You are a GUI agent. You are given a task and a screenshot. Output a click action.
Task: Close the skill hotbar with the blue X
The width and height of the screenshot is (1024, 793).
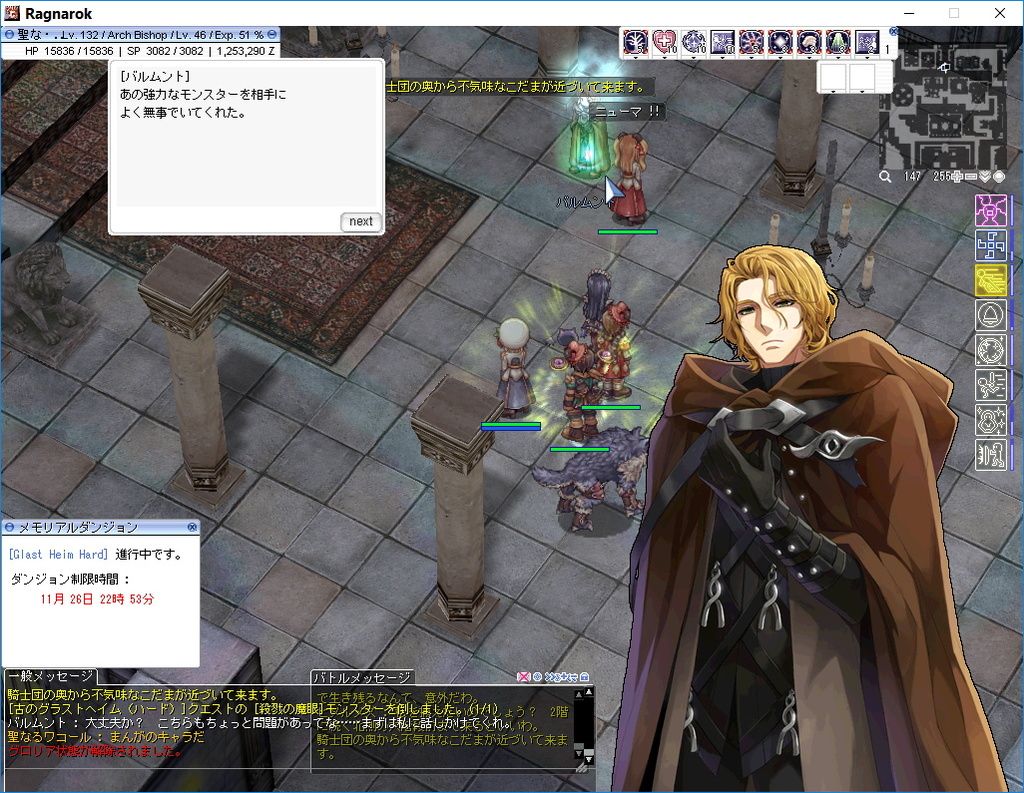893,32
